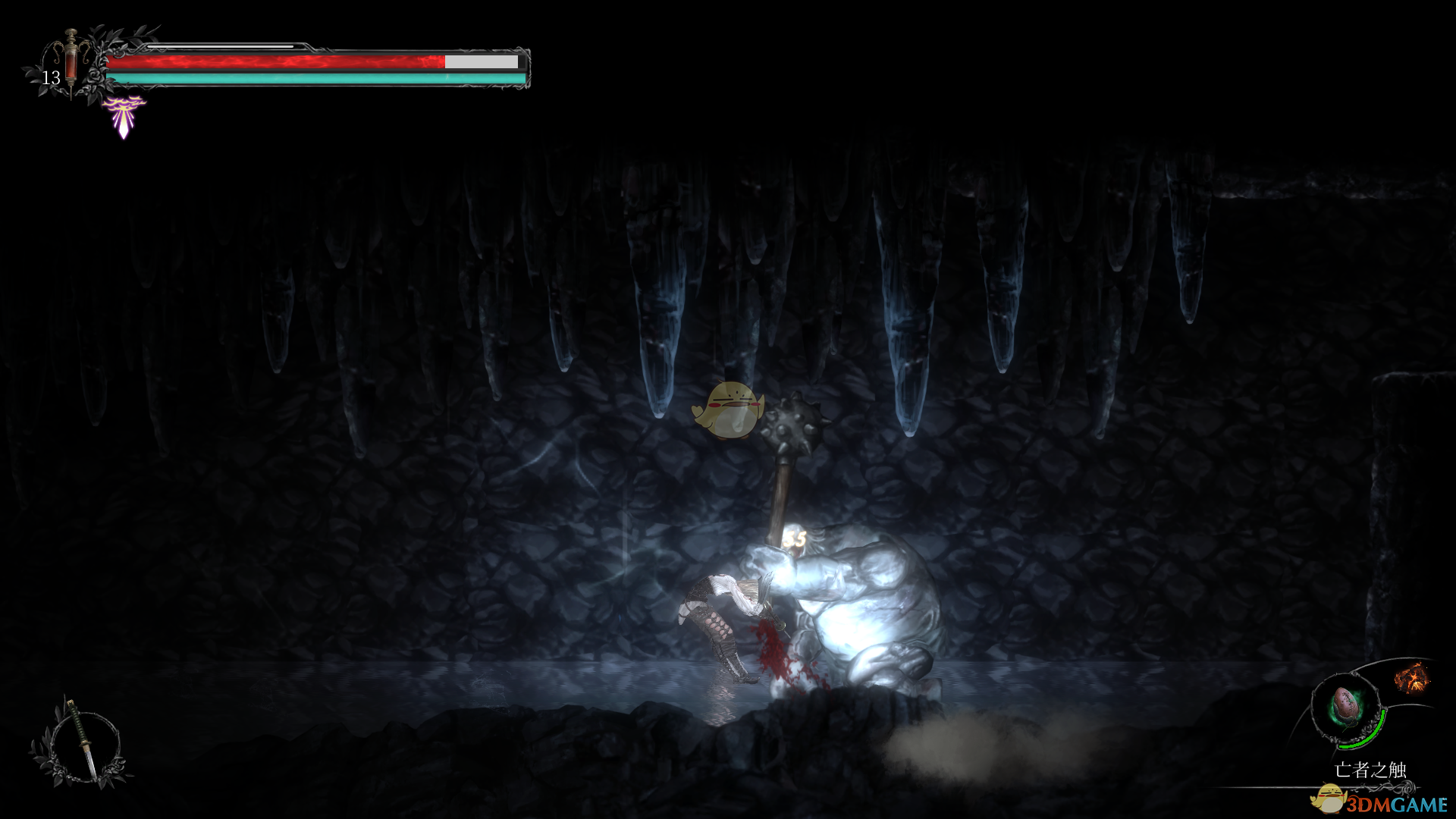Switch to the flaming ember secondary item
1456x819 pixels.
[1411, 677]
